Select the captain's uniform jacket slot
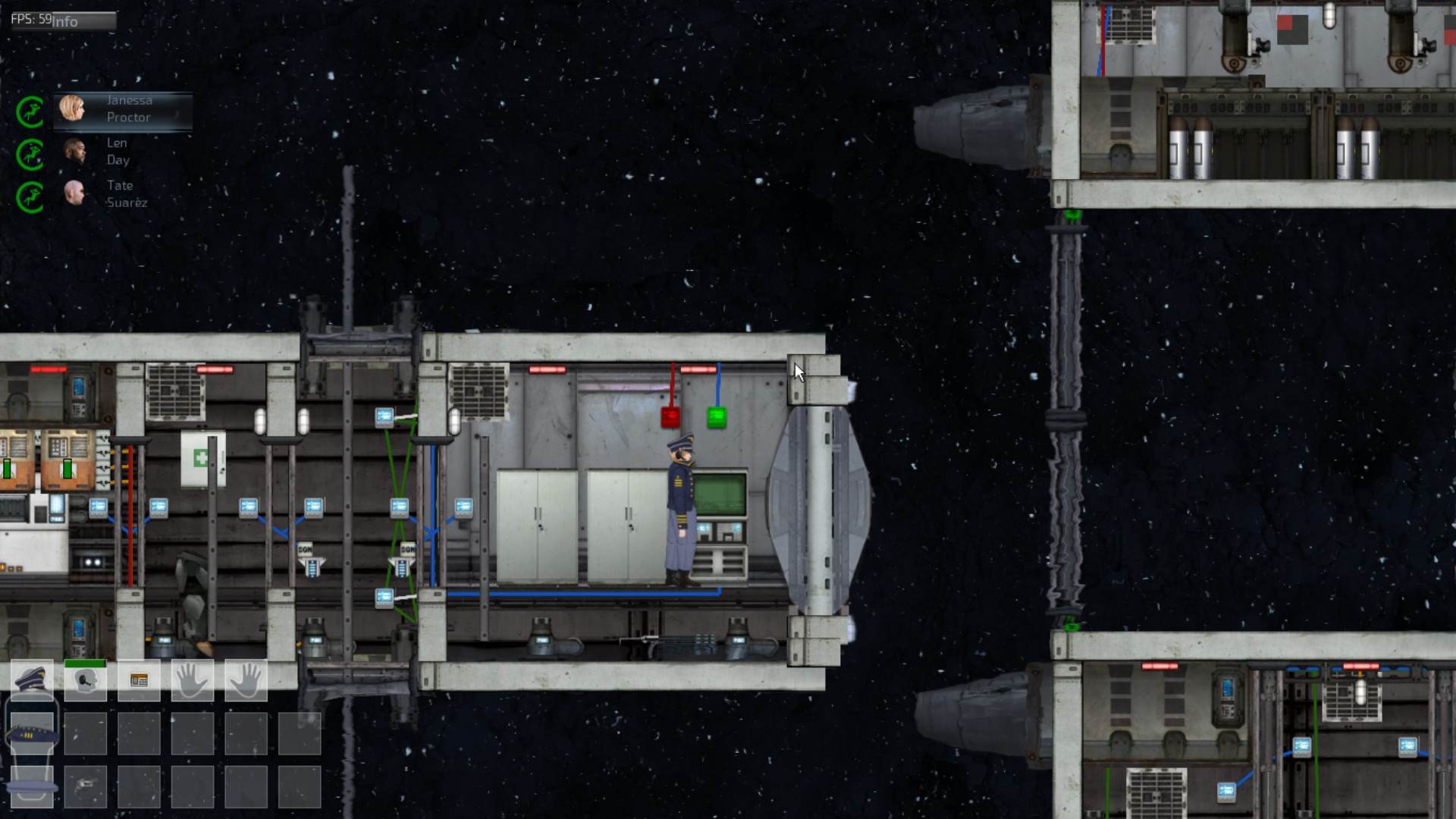This screenshot has width=1456, height=819. (32, 734)
